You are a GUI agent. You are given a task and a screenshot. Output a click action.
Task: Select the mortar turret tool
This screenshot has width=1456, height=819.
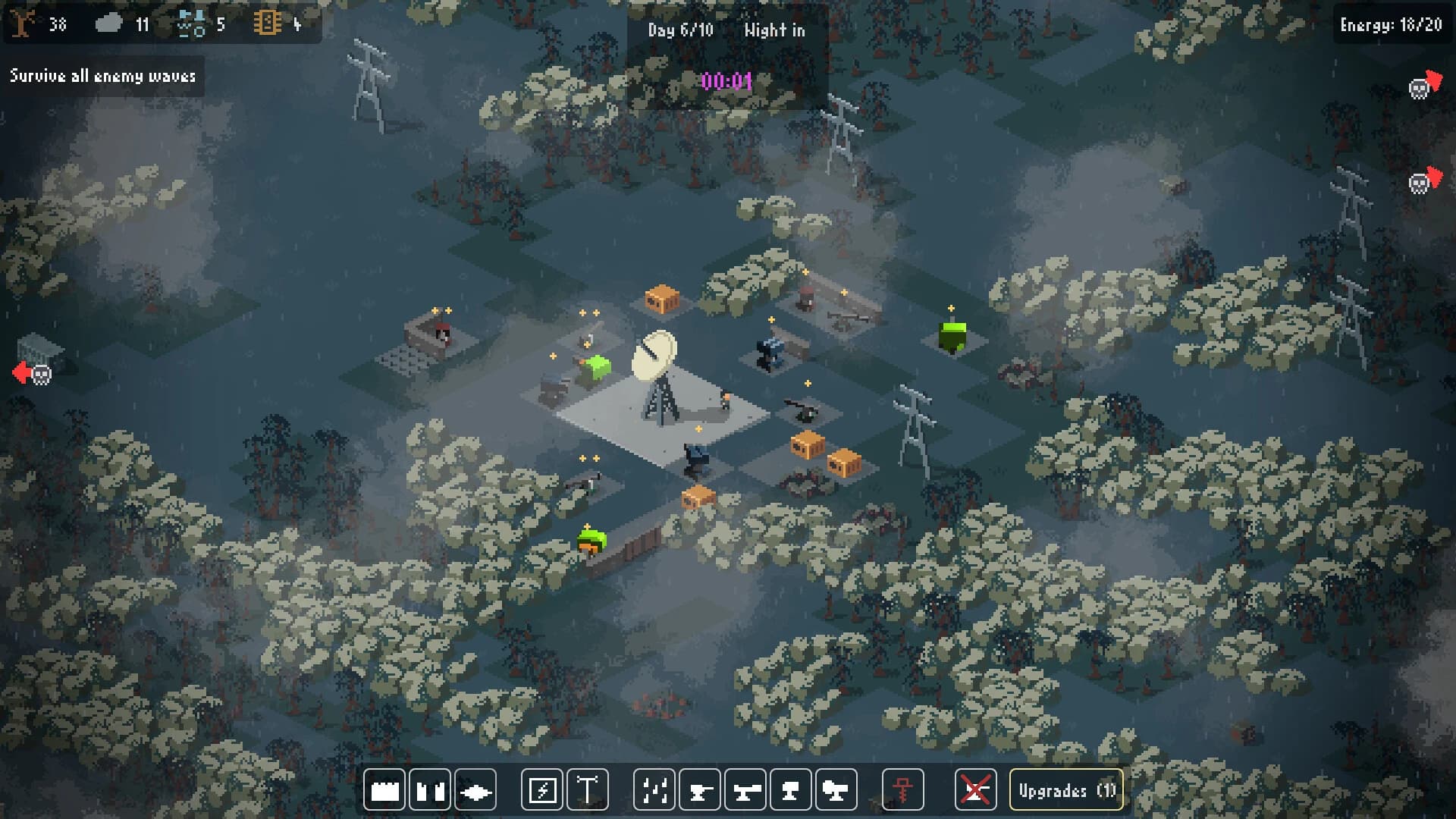tap(789, 789)
